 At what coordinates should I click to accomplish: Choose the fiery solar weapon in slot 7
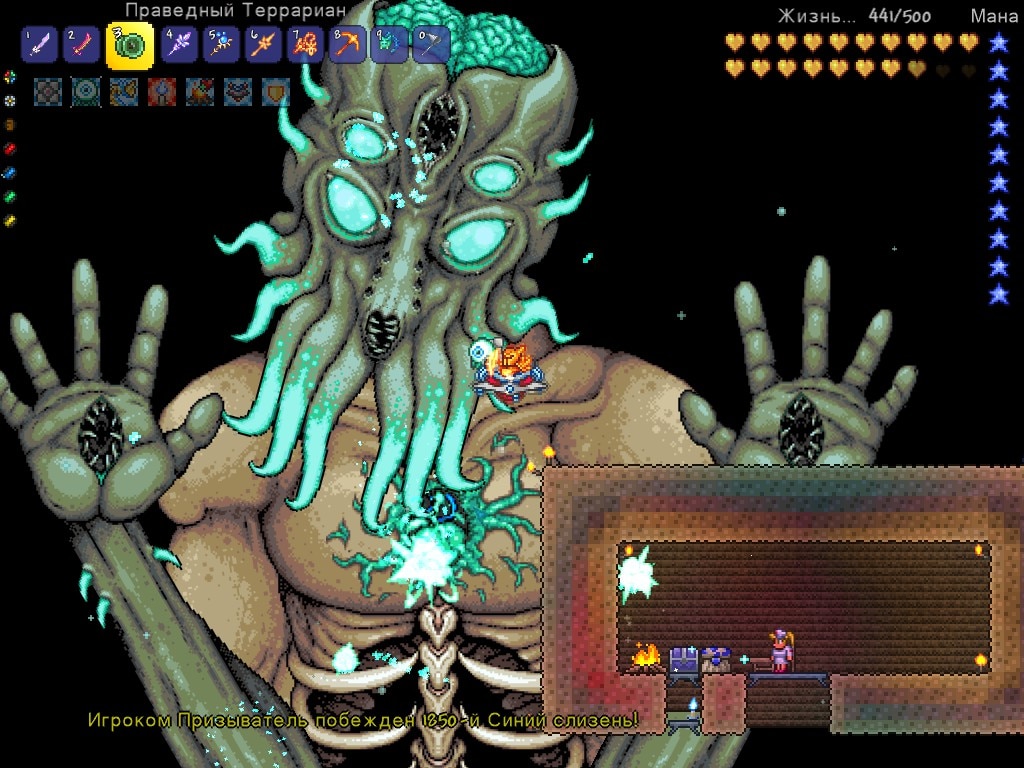tap(305, 45)
